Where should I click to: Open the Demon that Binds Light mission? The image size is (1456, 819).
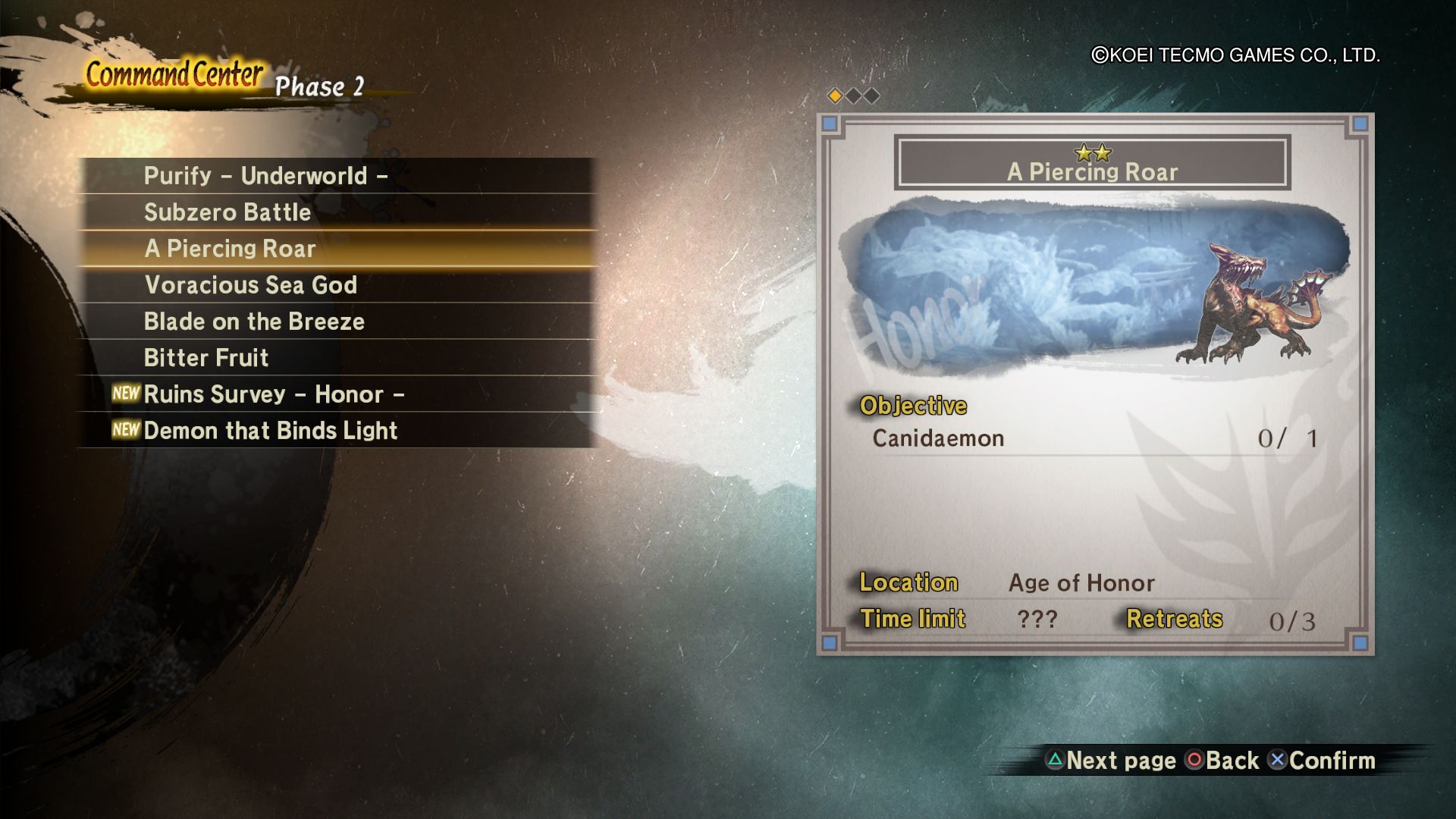[270, 431]
